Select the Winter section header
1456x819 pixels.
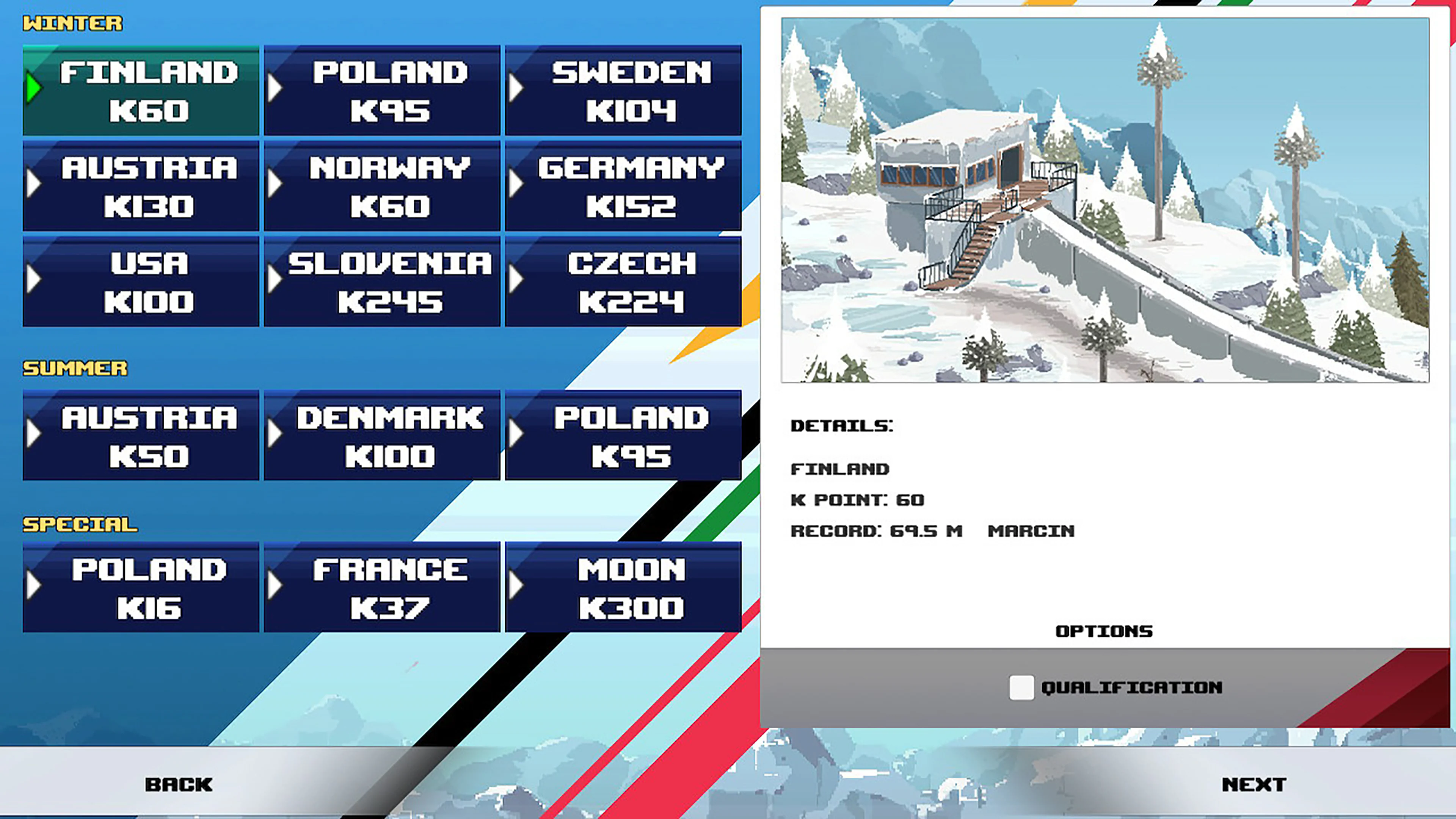tap(72, 24)
